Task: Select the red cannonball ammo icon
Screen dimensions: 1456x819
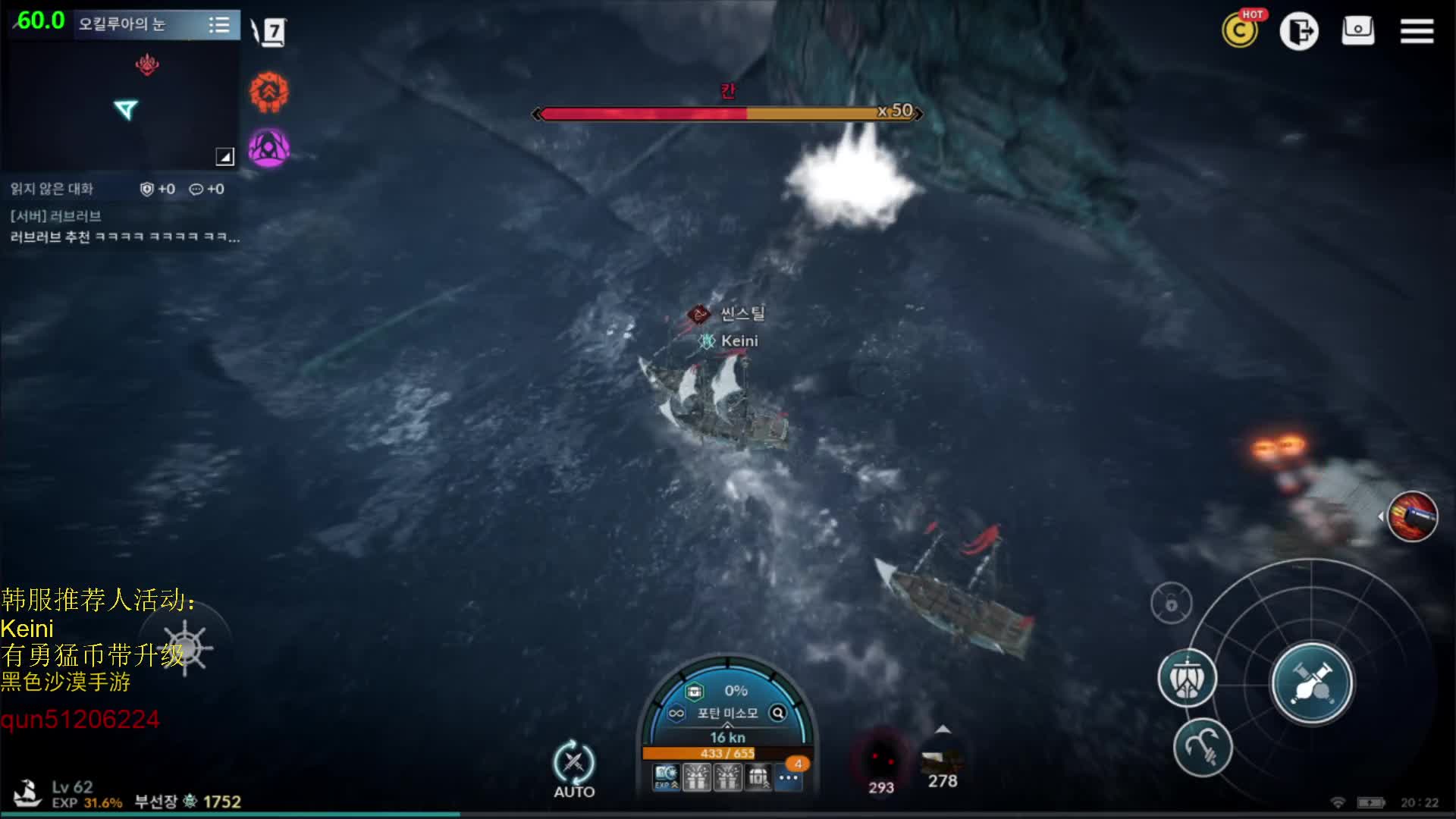Action: 1412,517
